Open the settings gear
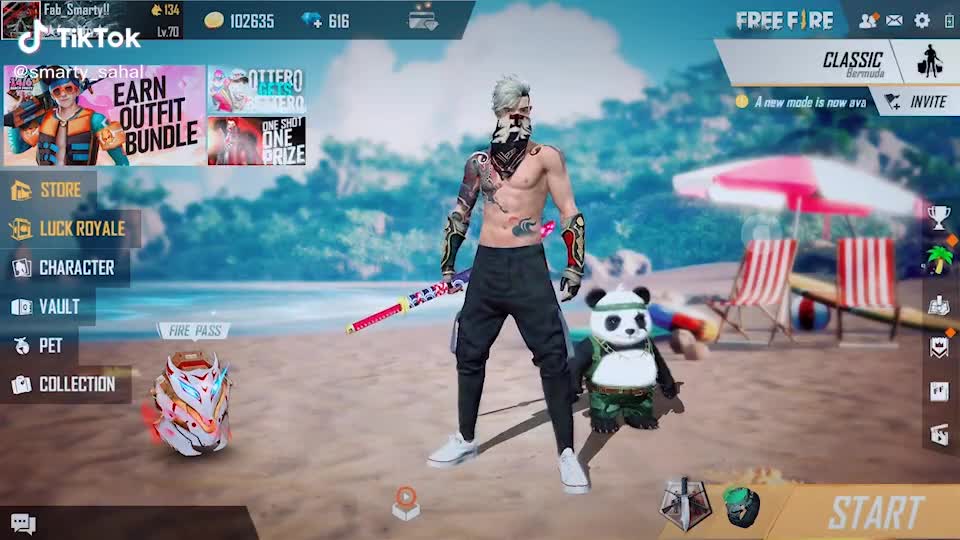The width and height of the screenshot is (960, 540). coord(922,20)
